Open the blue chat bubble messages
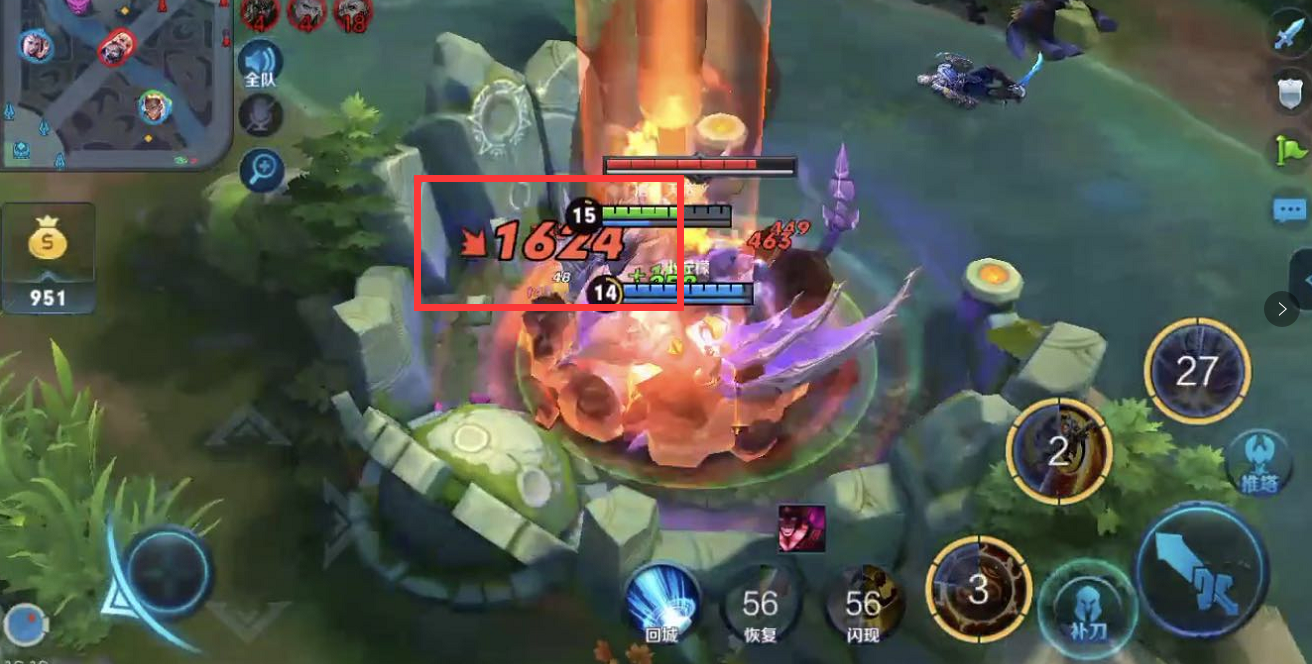 click(1288, 210)
